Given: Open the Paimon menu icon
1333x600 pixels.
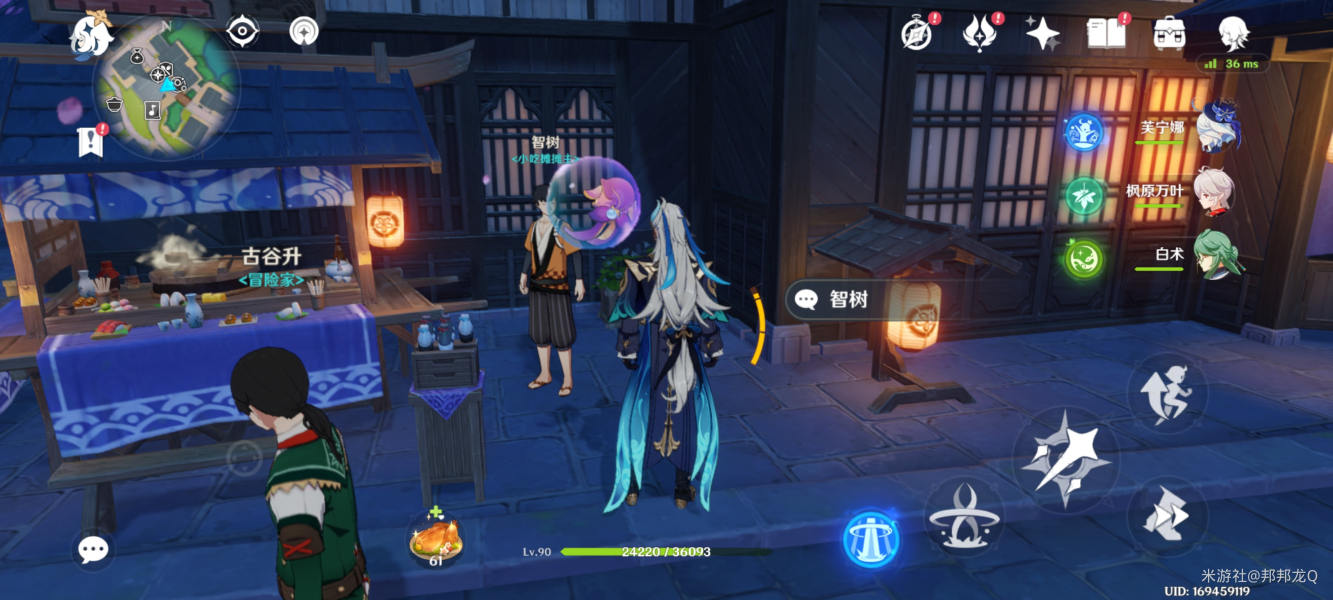Looking at the screenshot, I should 88,34.
